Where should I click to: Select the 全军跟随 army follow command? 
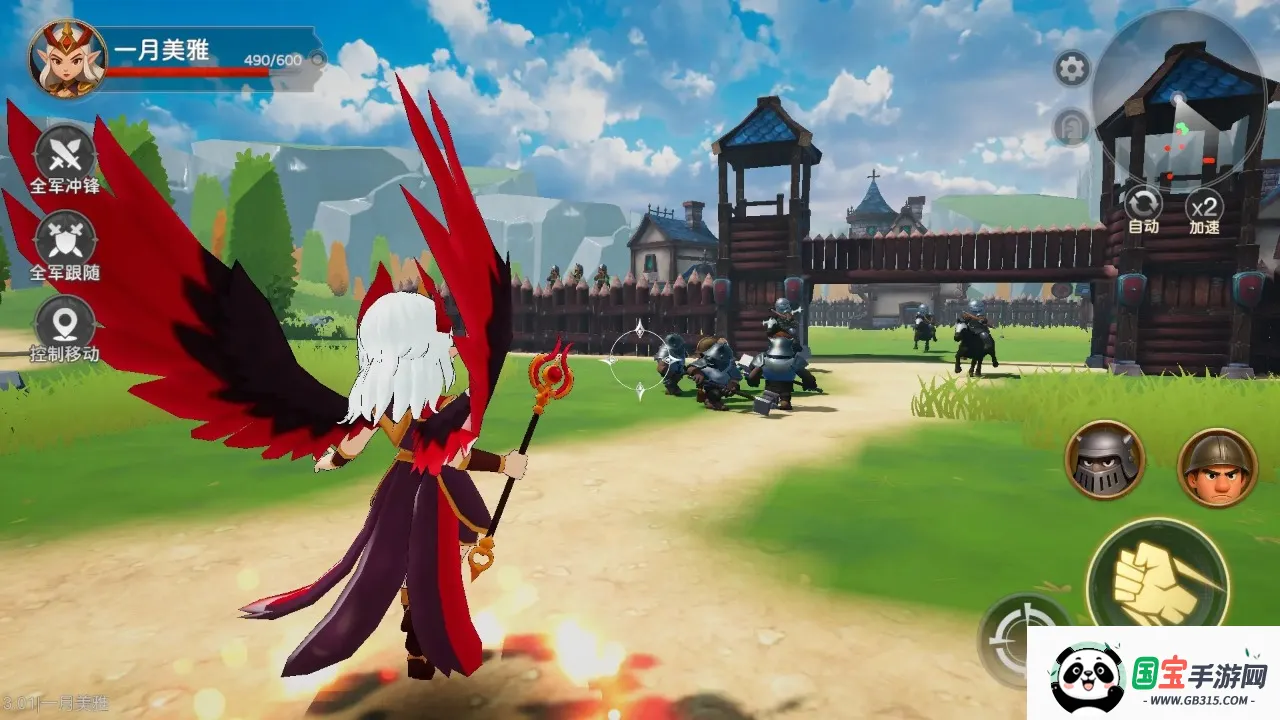point(65,241)
